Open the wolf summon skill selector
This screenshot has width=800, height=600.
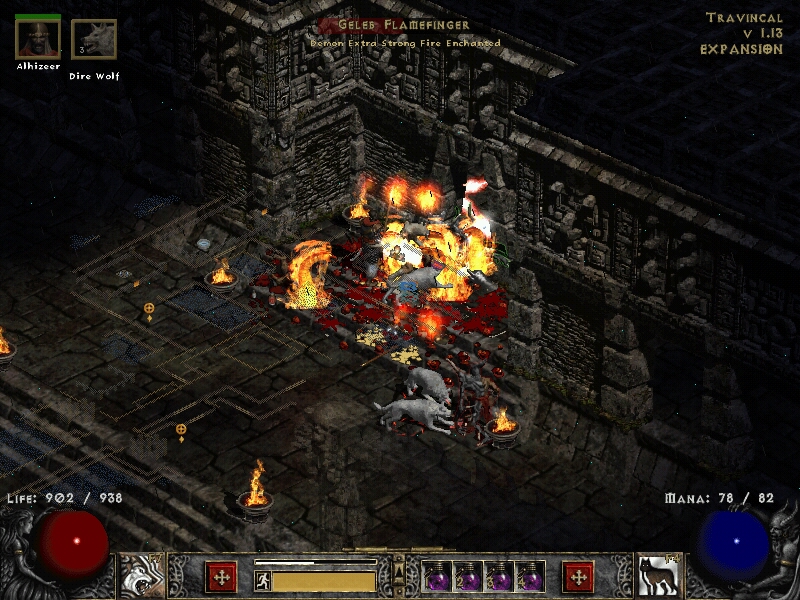pyautogui.click(x=659, y=576)
